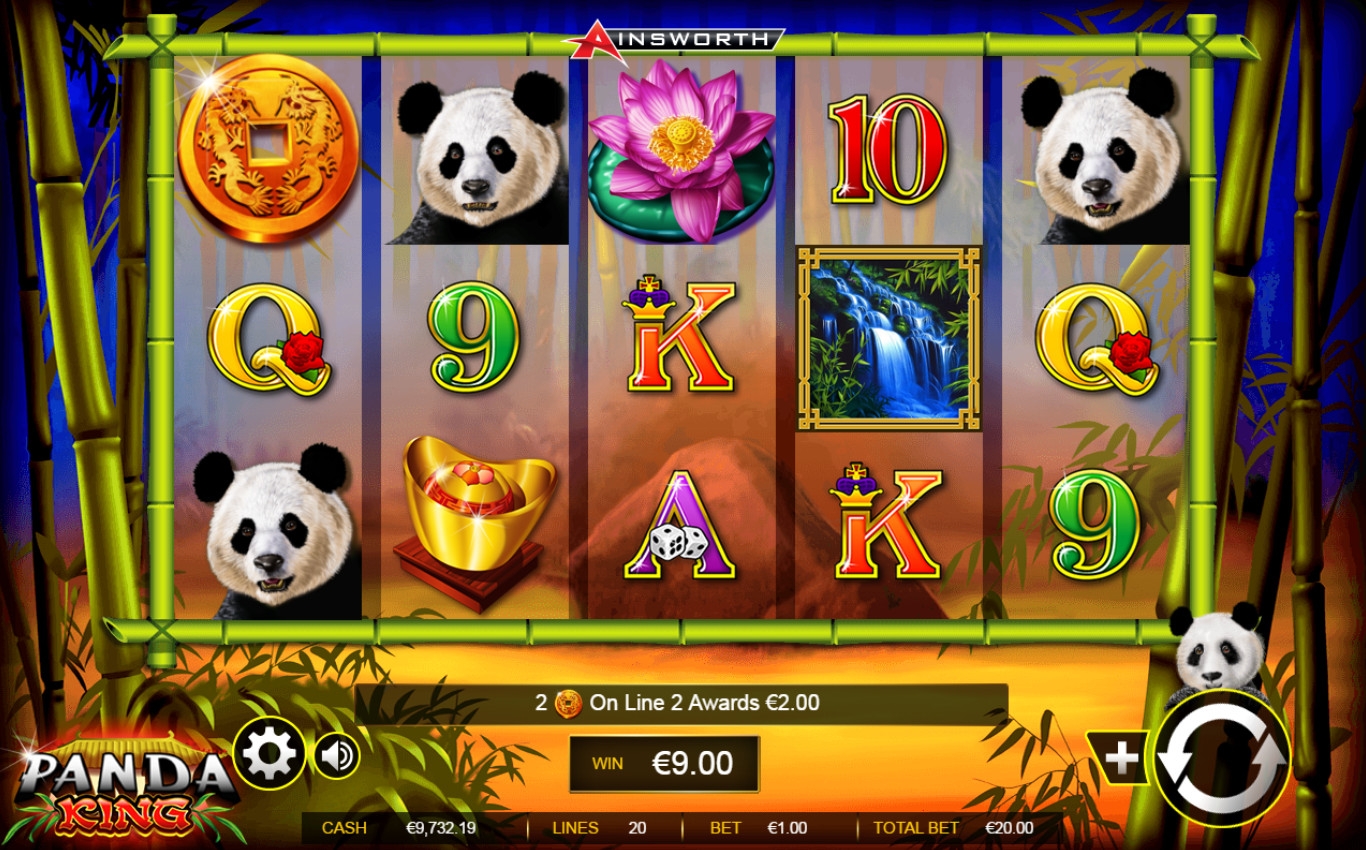
Task: Open the plus options button
Action: click(x=1120, y=759)
